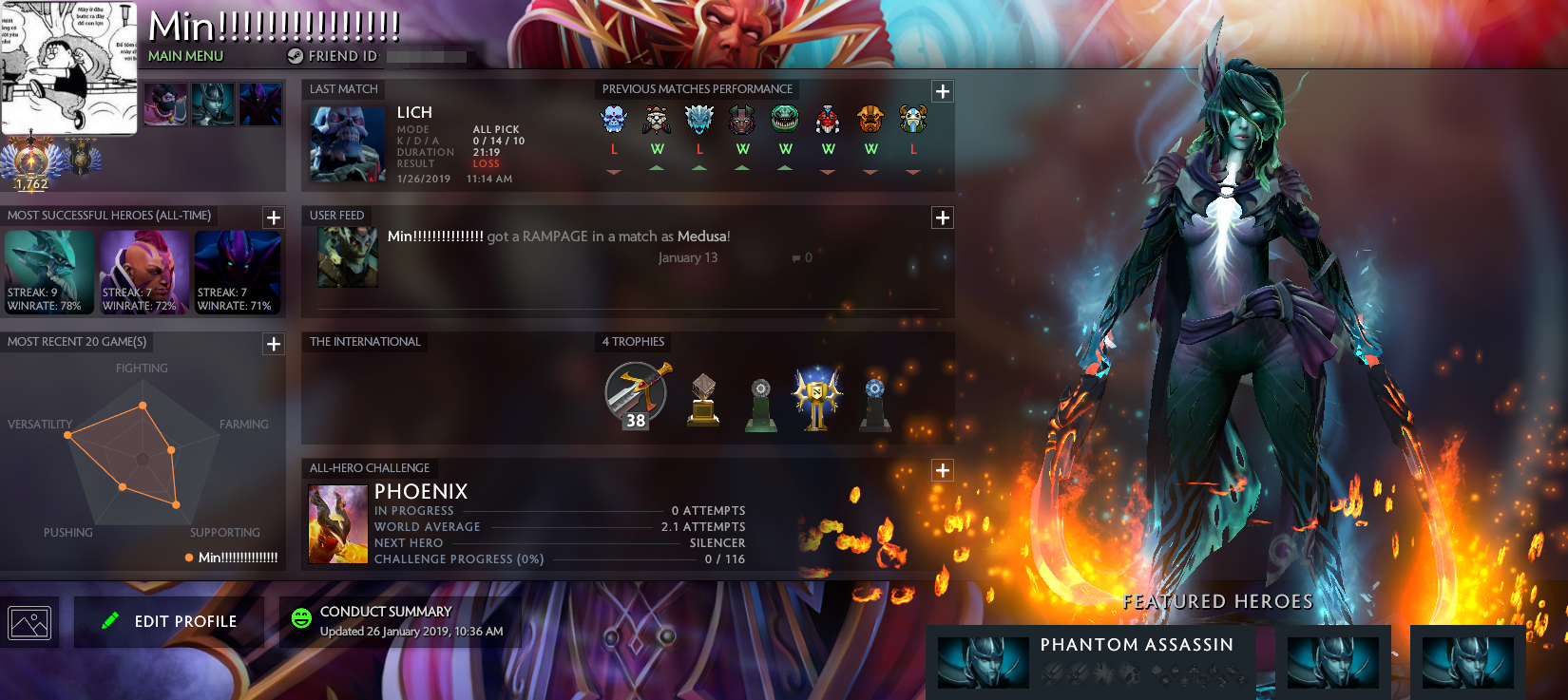Open the Conduct Summary
1568x700 pixels.
click(x=400, y=621)
